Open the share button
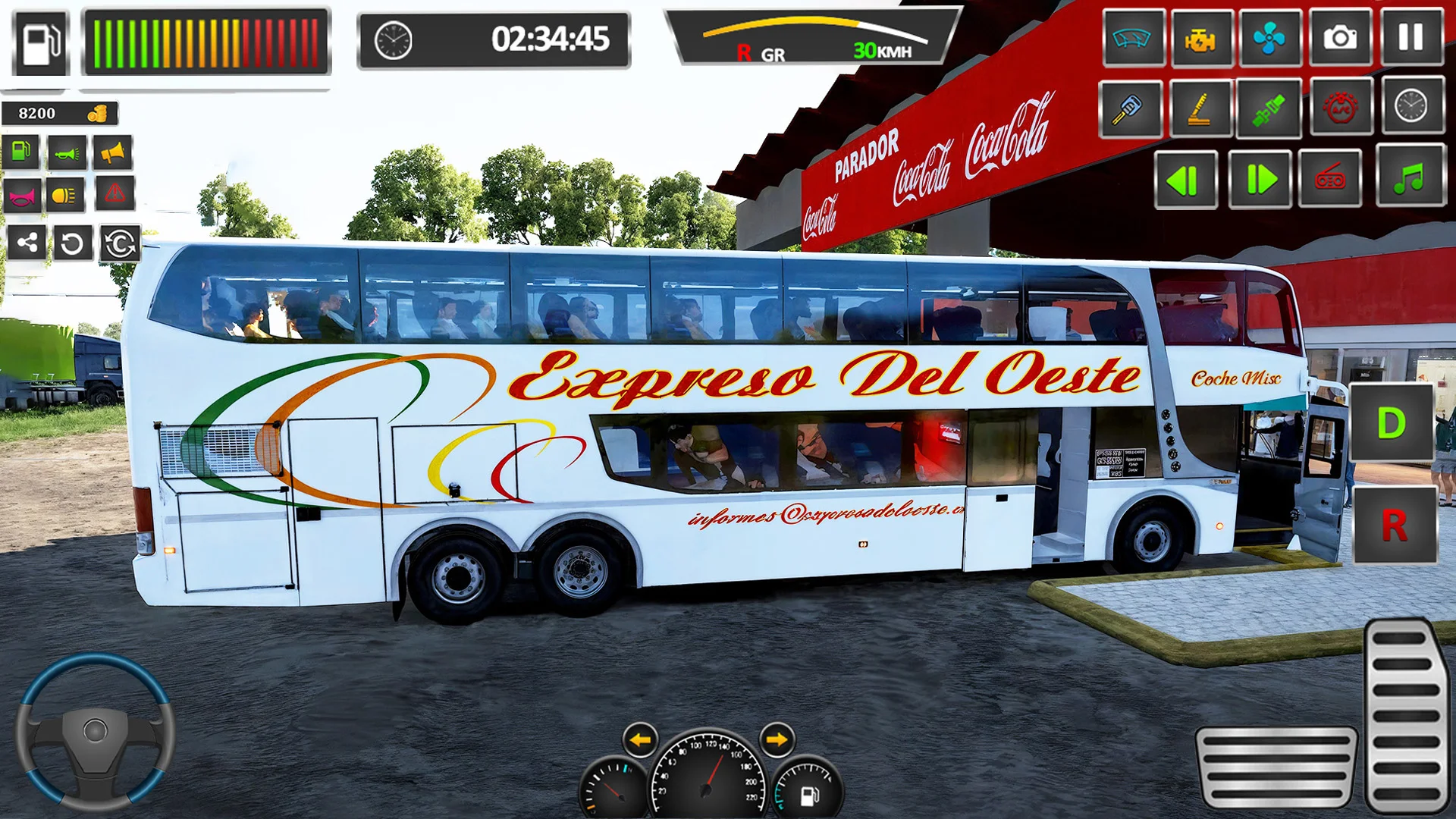The image size is (1456, 819). click(27, 243)
